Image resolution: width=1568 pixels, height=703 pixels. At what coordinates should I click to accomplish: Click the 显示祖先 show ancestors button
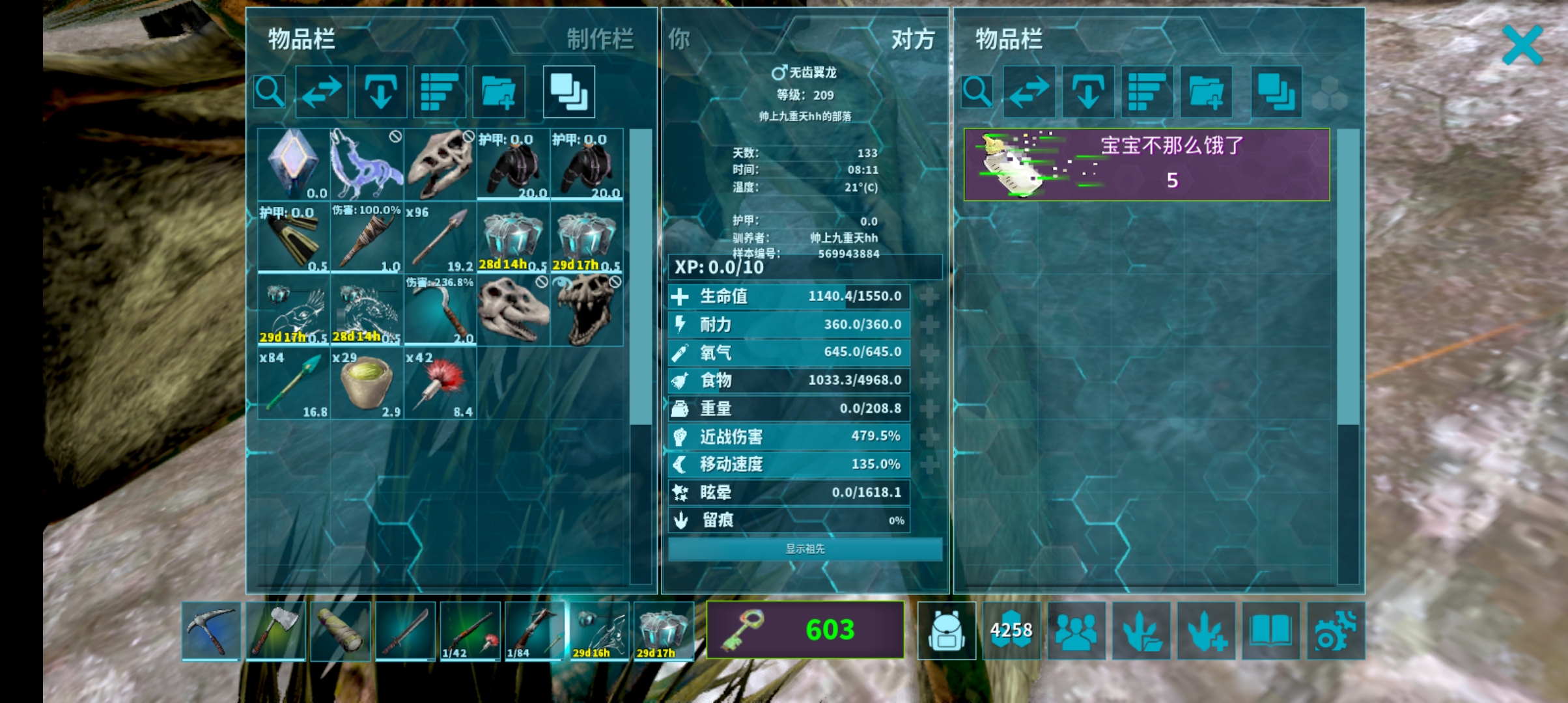804,549
